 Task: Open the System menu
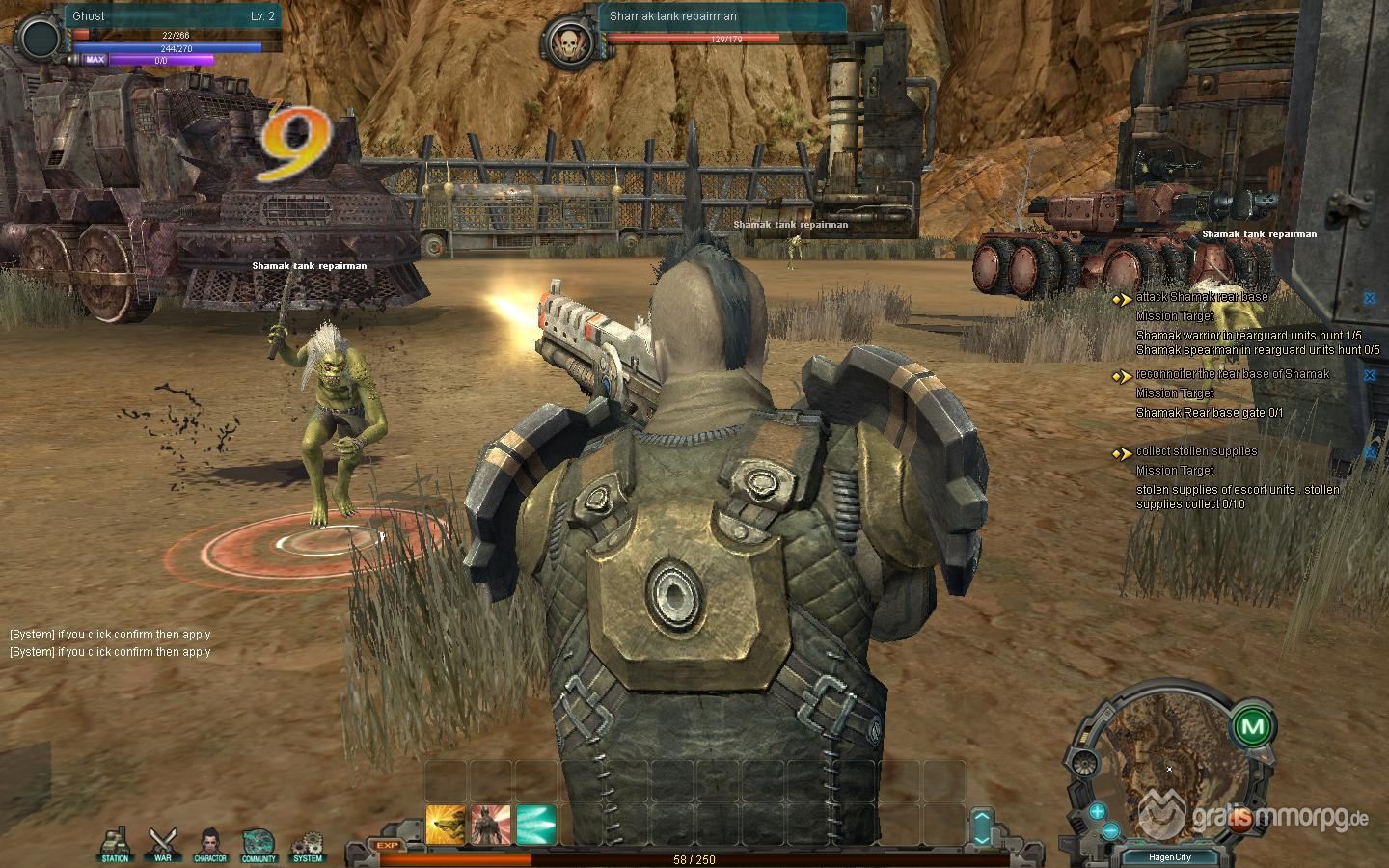(x=308, y=843)
